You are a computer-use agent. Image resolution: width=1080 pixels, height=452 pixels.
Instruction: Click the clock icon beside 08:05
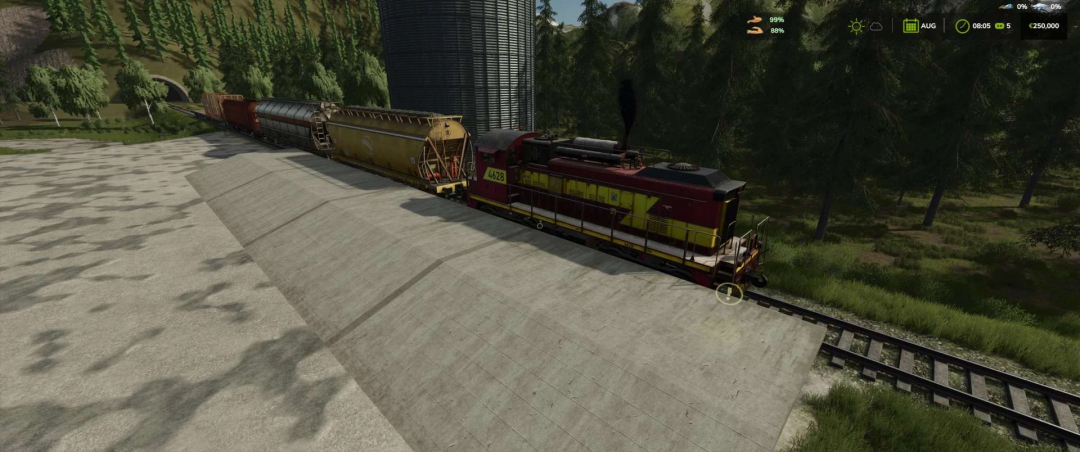(x=962, y=26)
